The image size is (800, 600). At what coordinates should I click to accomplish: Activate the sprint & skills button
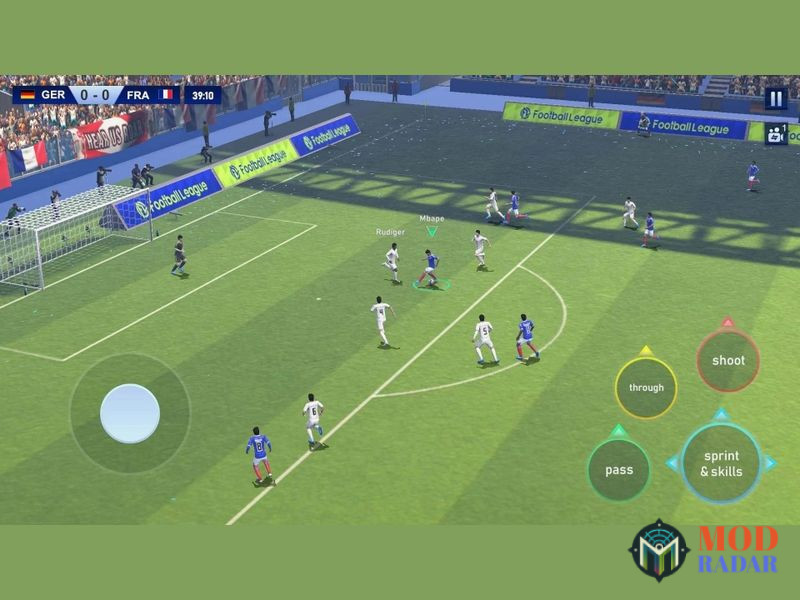click(x=721, y=463)
